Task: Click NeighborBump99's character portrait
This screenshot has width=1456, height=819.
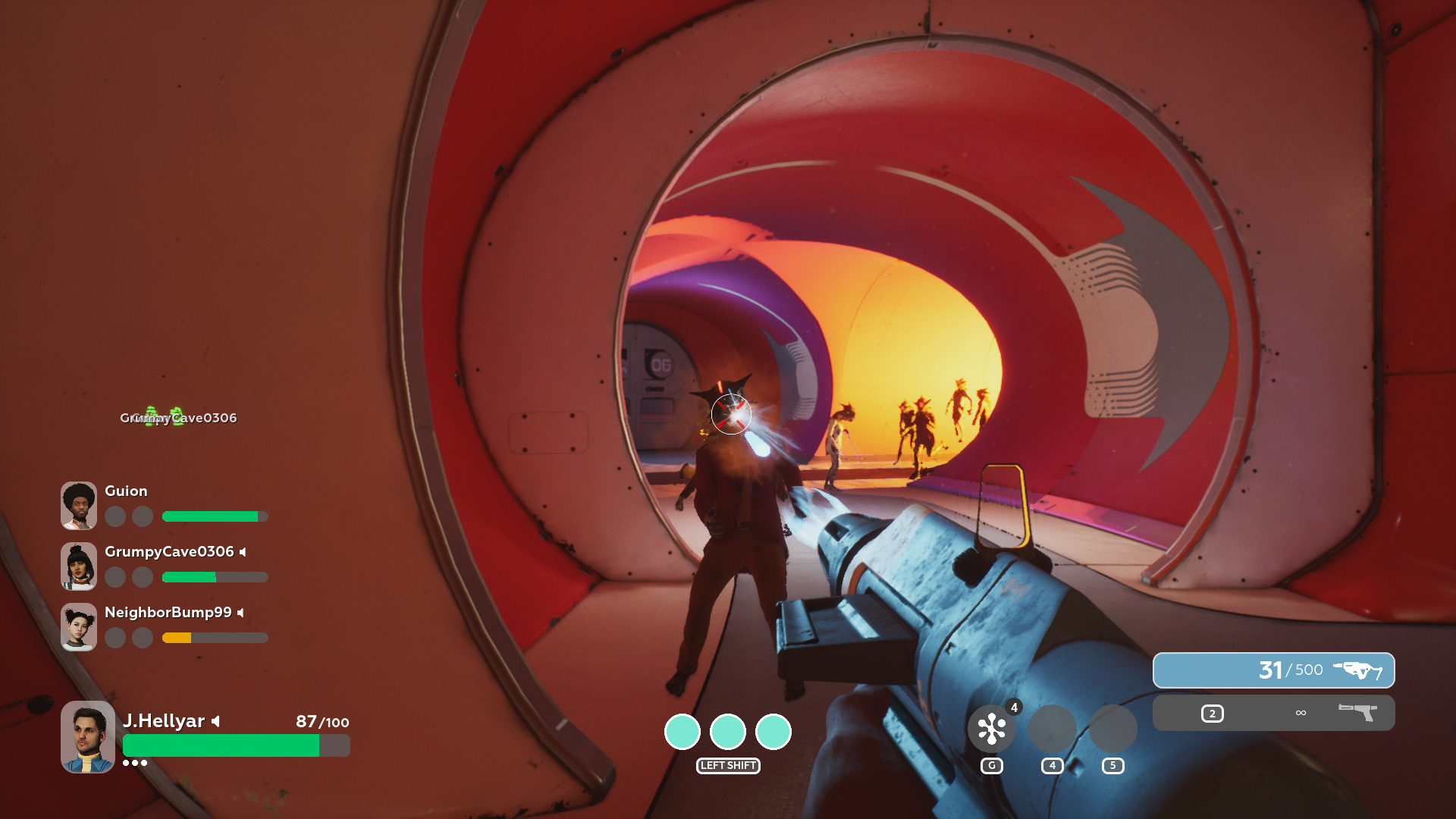Action: point(78,626)
